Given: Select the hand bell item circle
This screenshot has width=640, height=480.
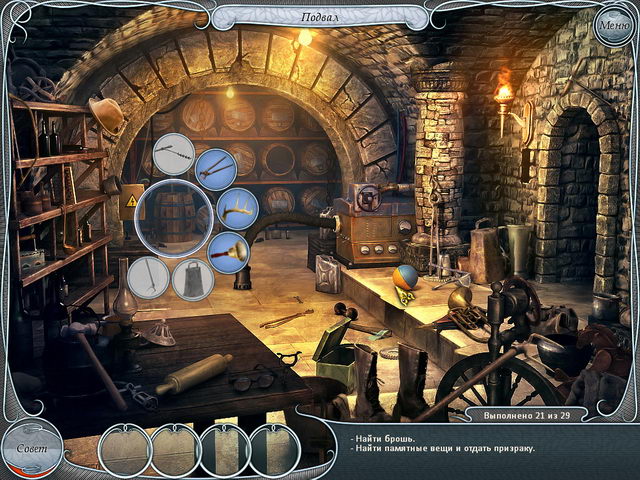Looking at the screenshot, I should [x=228, y=252].
